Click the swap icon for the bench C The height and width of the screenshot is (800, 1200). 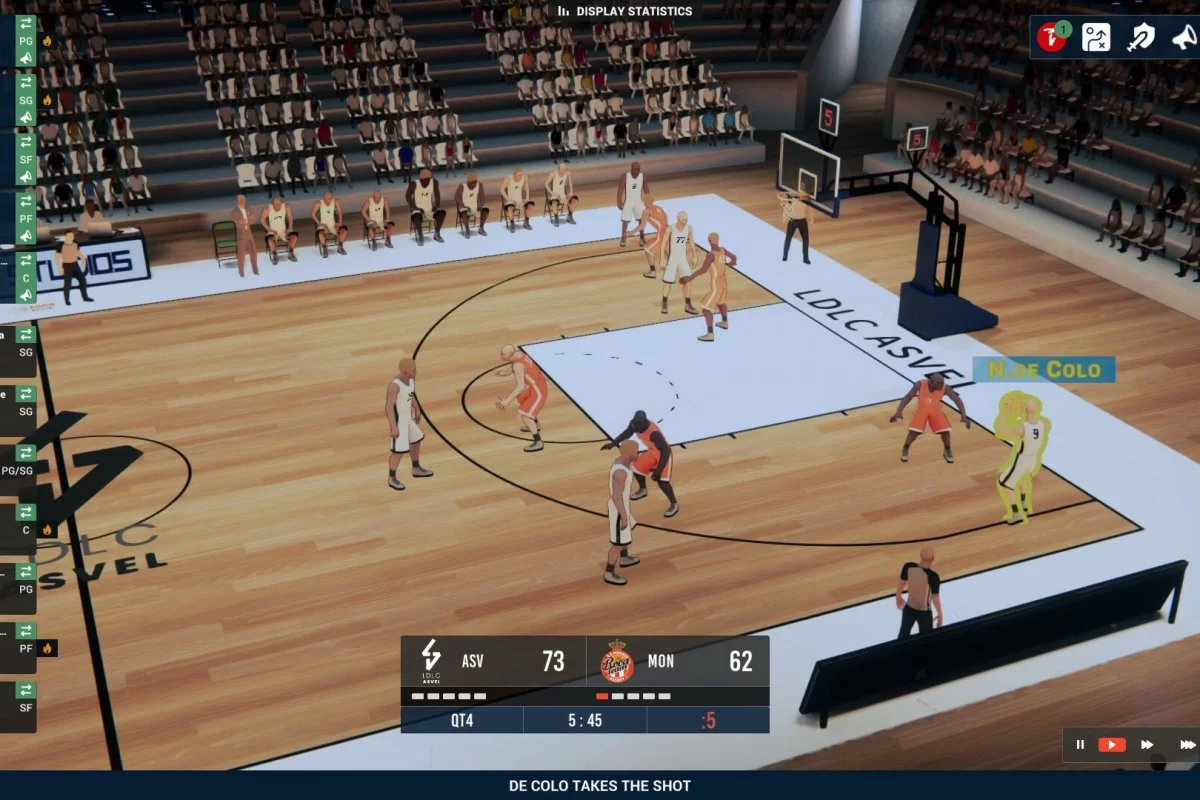tap(26, 511)
